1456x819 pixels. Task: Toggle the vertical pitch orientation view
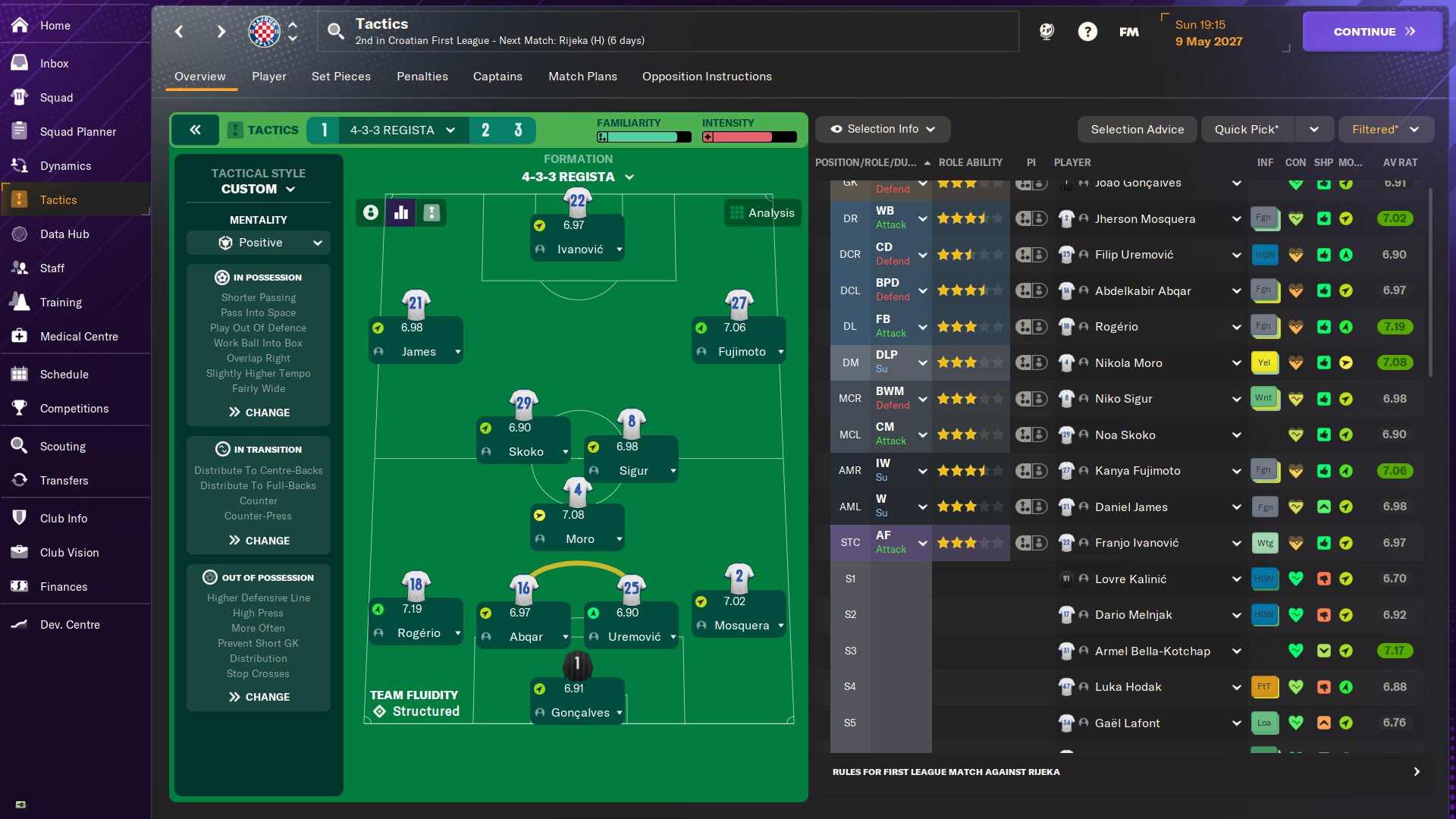tap(431, 212)
